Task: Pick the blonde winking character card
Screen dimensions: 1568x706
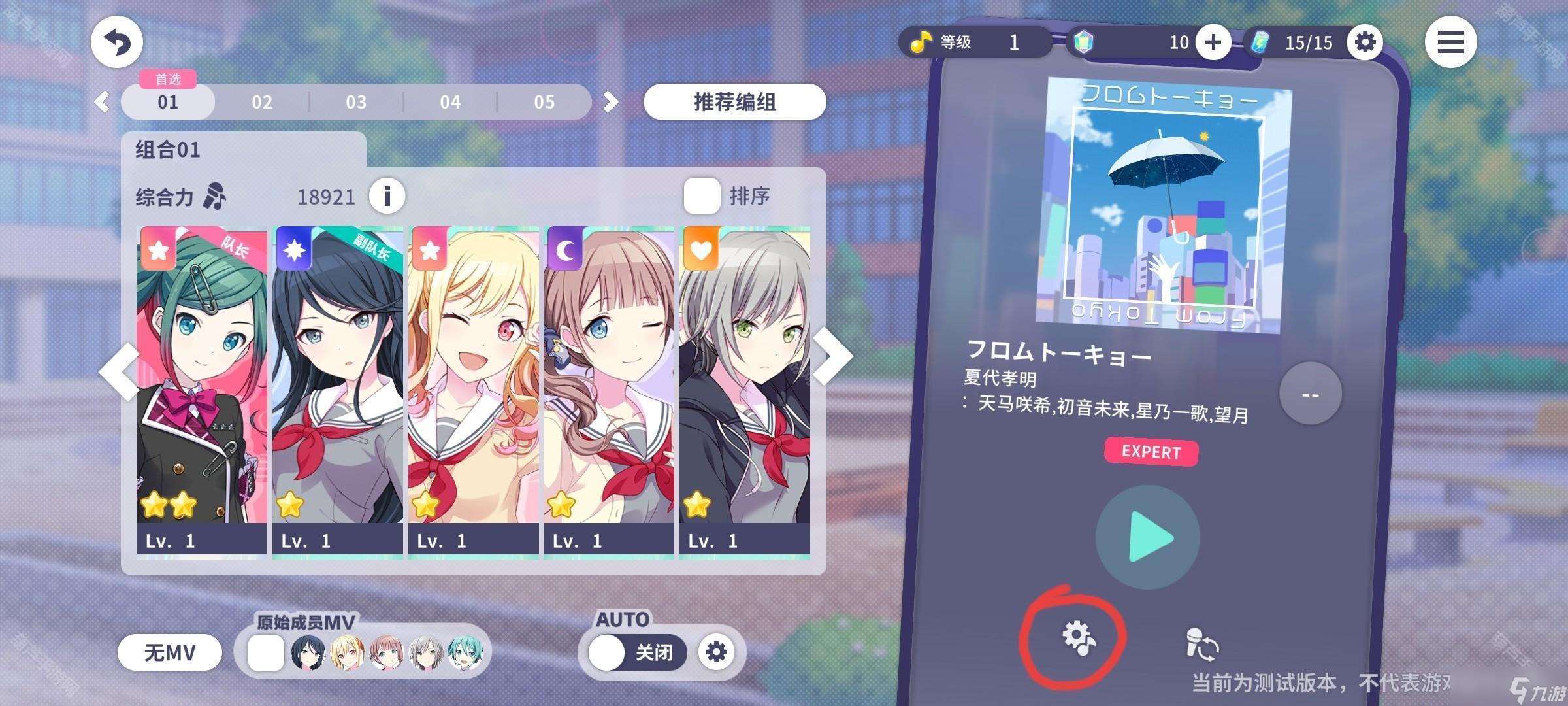Action: [x=474, y=391]
